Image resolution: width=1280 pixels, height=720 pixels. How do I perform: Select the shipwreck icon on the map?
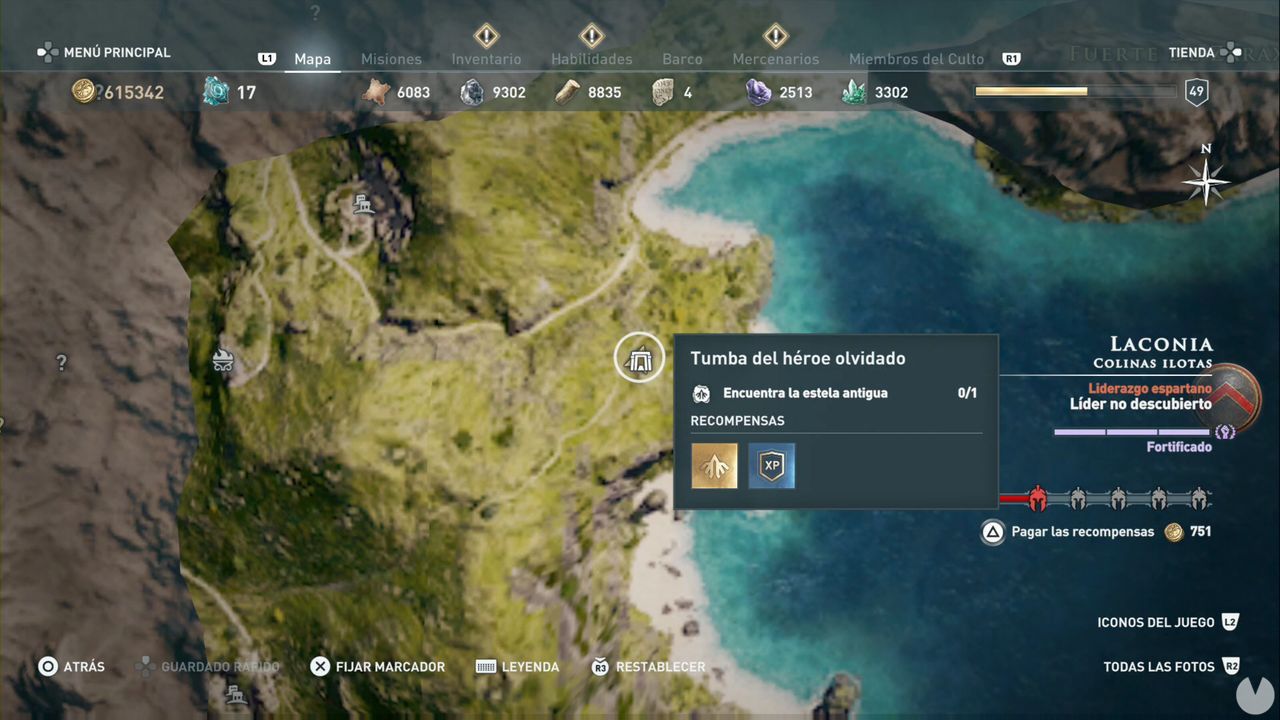[x=224, y=356]
